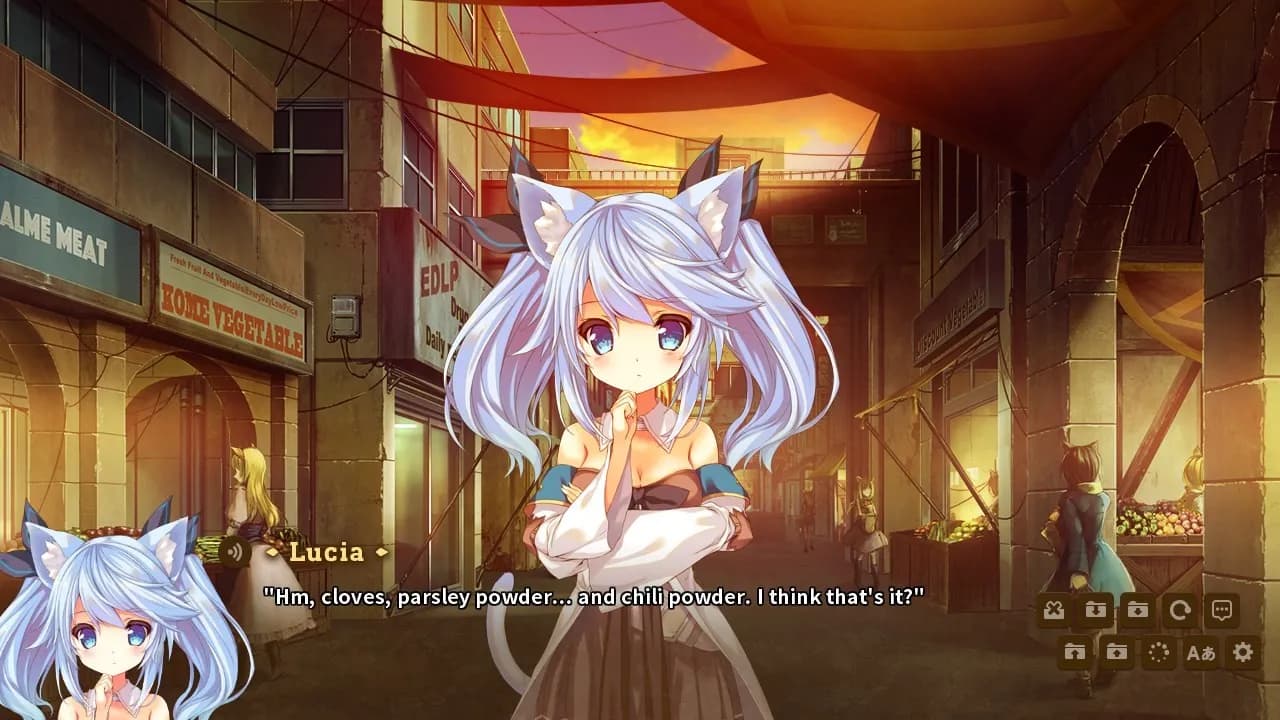Enable skip mode with the crossed-arrows icon
The height and width of the screenshot is (720, 1280).
coord(1053,608)
